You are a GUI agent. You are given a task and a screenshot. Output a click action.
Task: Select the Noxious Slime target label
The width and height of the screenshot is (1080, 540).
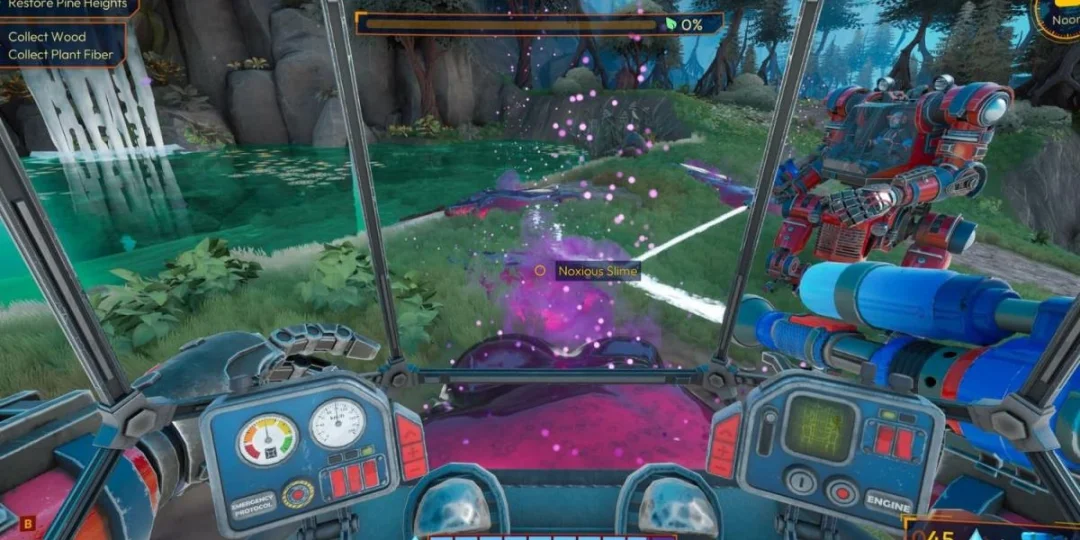(598, 271)
